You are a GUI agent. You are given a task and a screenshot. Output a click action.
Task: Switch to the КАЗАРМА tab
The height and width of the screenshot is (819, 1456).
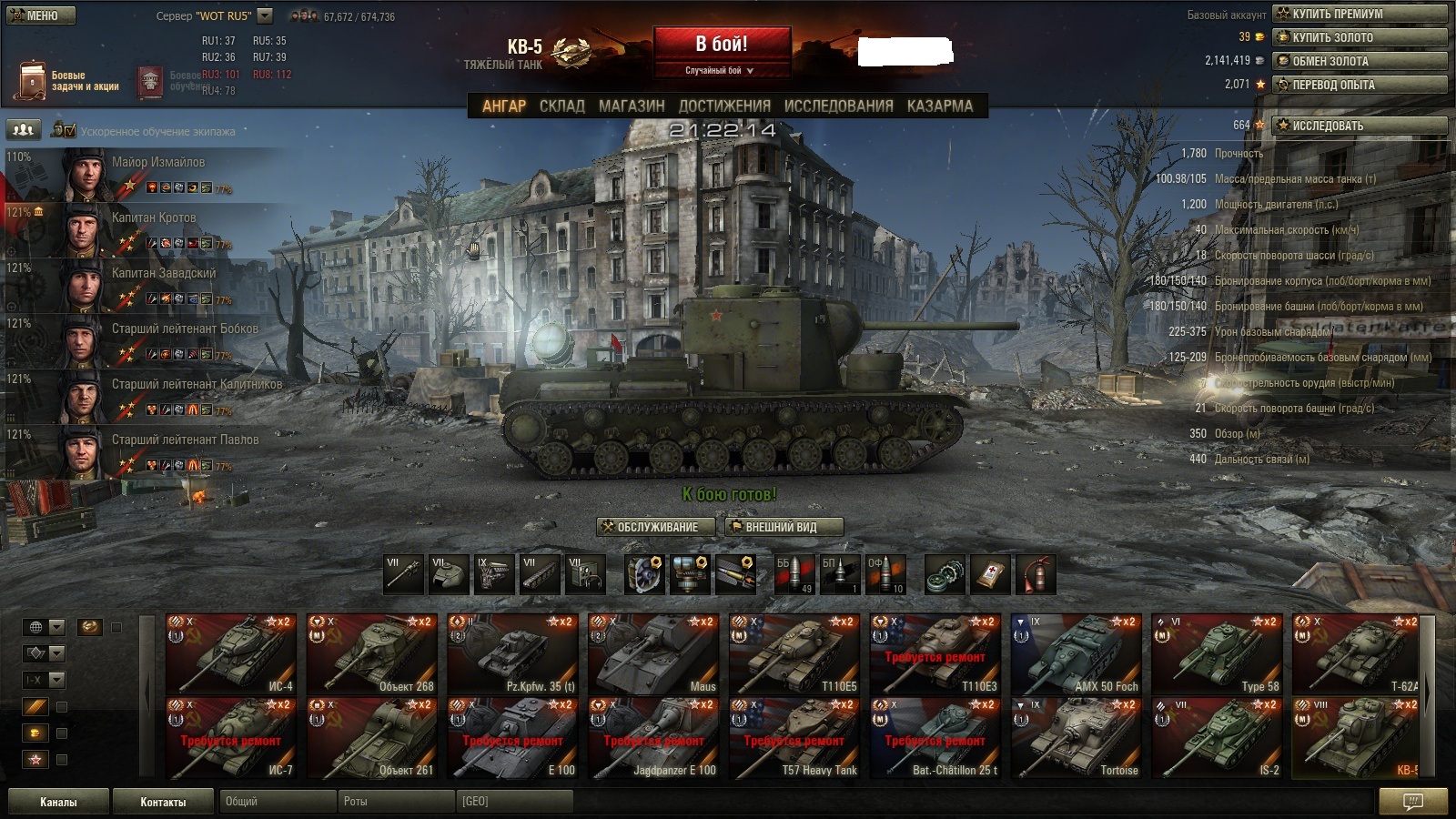pyautogui.click(x=939, y=106)
